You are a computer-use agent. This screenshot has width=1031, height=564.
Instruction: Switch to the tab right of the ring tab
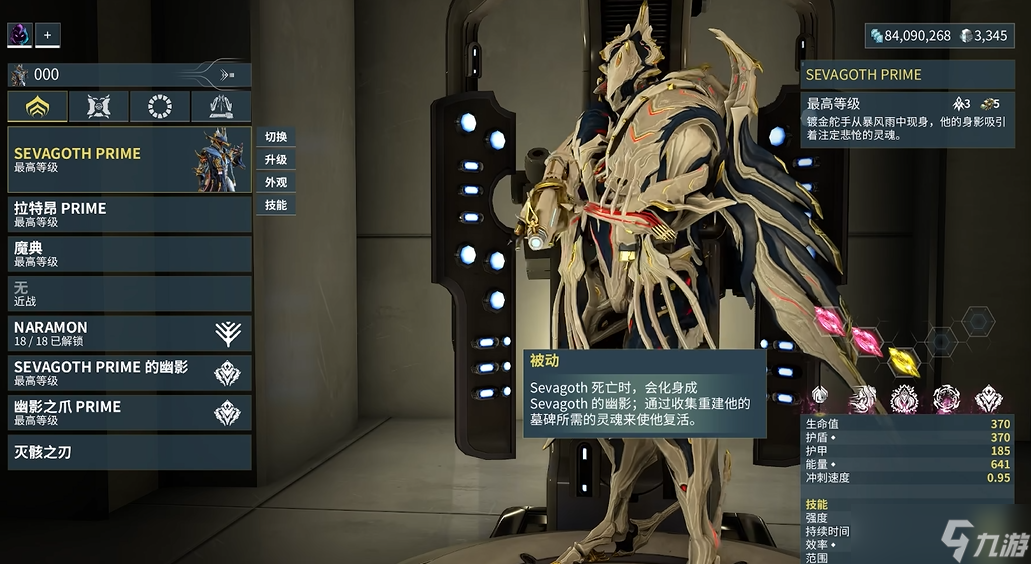tap(221, 107)
